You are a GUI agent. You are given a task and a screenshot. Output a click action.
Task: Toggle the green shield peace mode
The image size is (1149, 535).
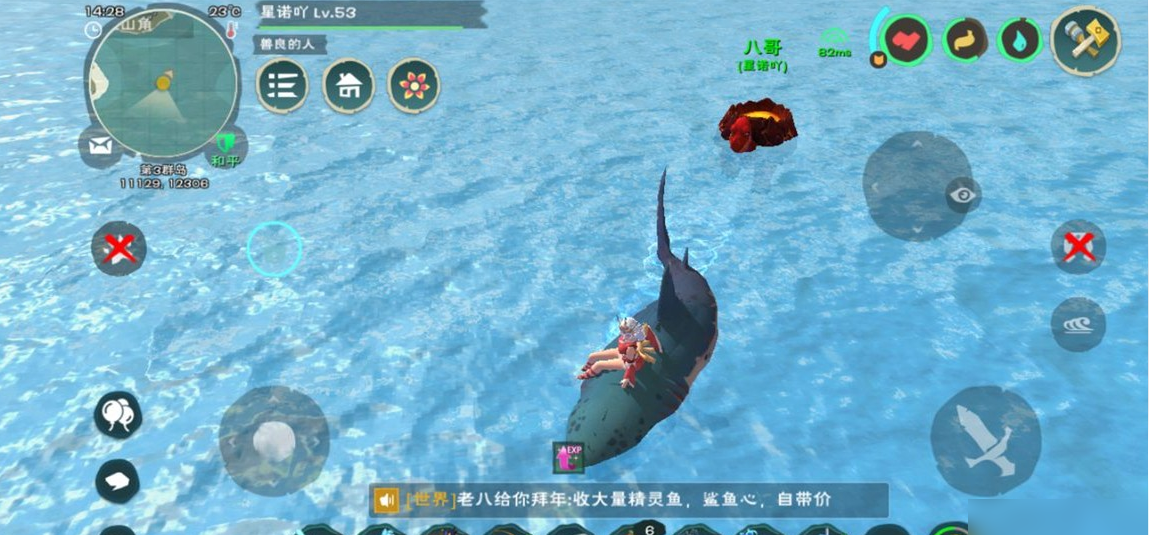(225, 145)
